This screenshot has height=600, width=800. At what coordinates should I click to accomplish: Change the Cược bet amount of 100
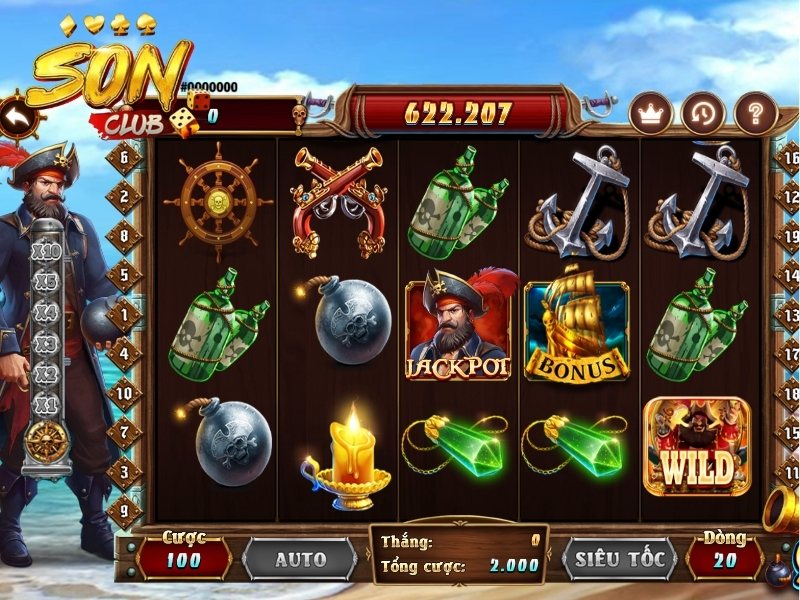click(183, 560)
